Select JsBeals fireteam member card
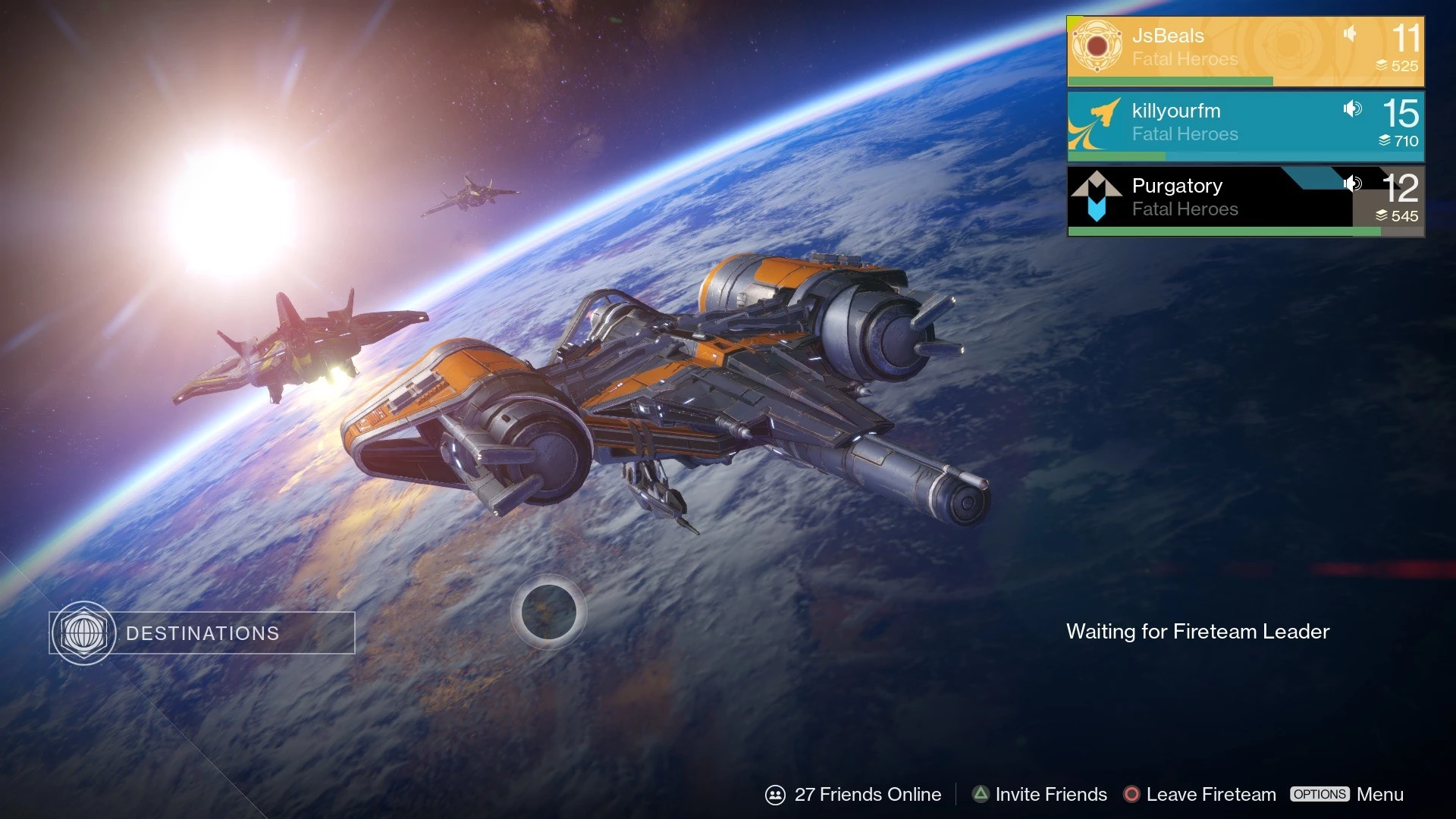The image size is (1456, 819). (1244, 50)
